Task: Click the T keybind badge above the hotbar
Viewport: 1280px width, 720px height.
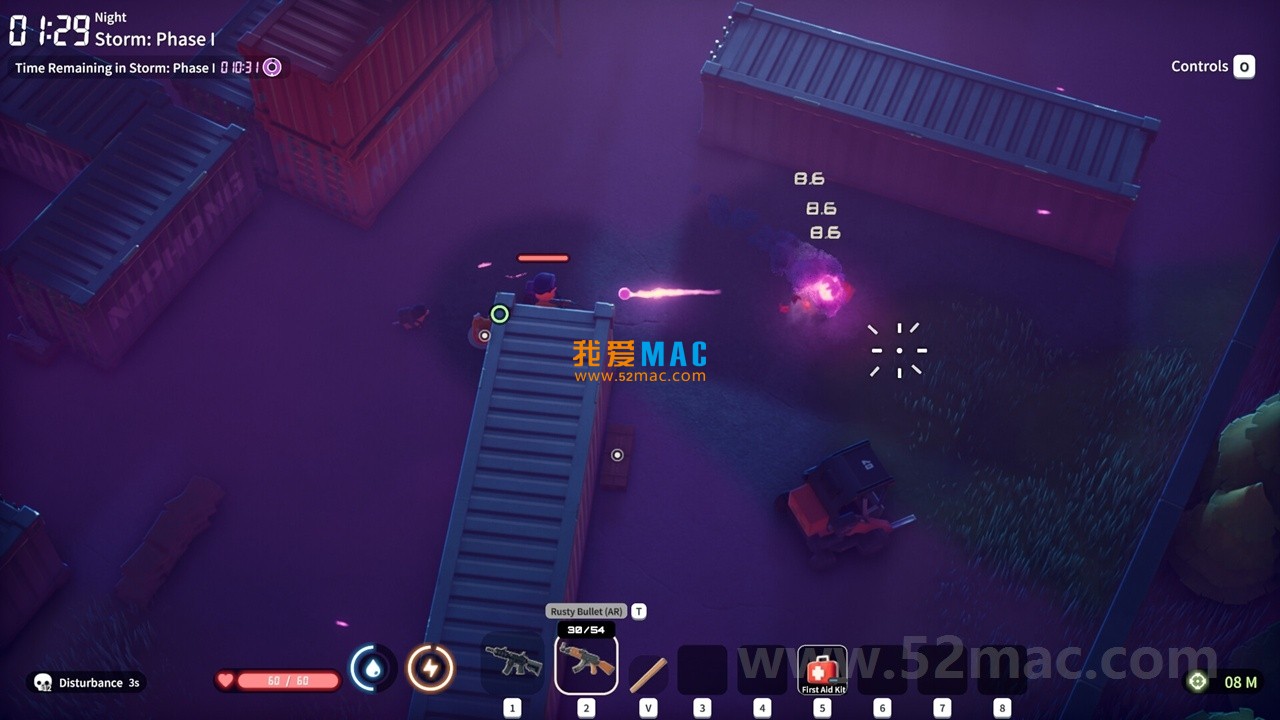Action: [x=637, y=610]
